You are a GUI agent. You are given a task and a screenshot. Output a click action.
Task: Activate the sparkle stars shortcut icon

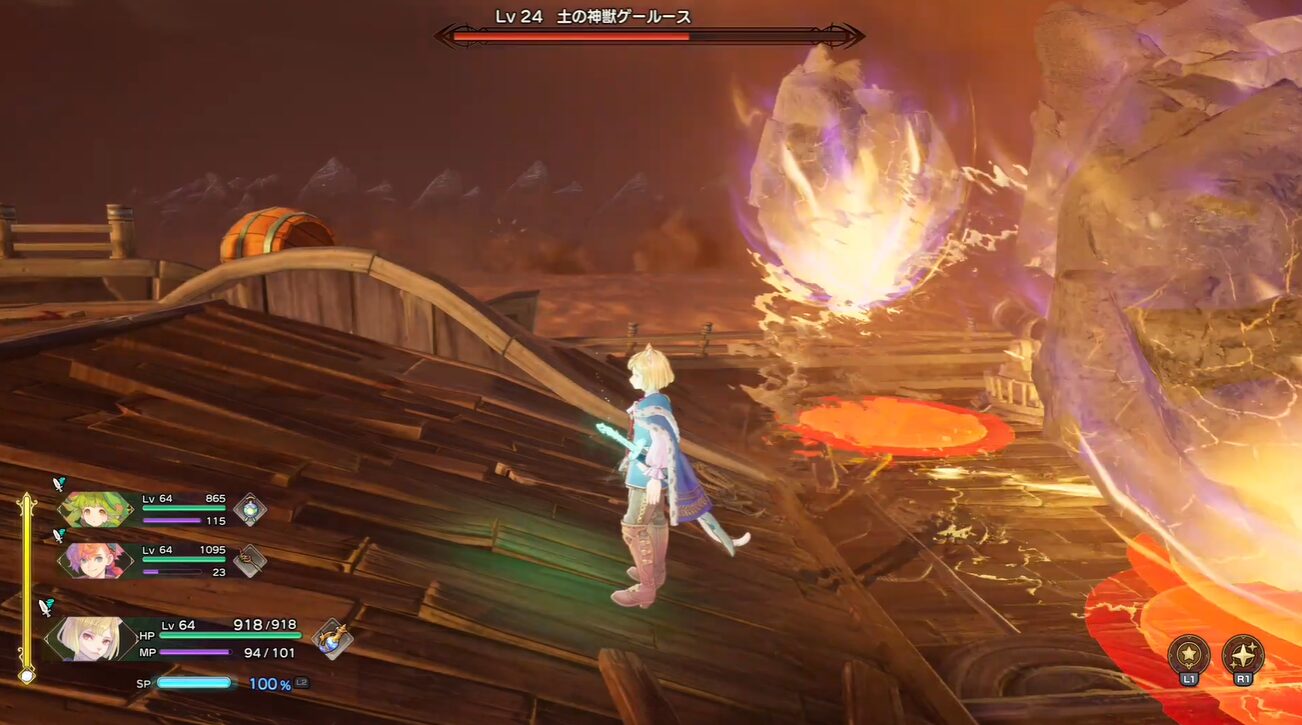click(x=1243, y=654)
